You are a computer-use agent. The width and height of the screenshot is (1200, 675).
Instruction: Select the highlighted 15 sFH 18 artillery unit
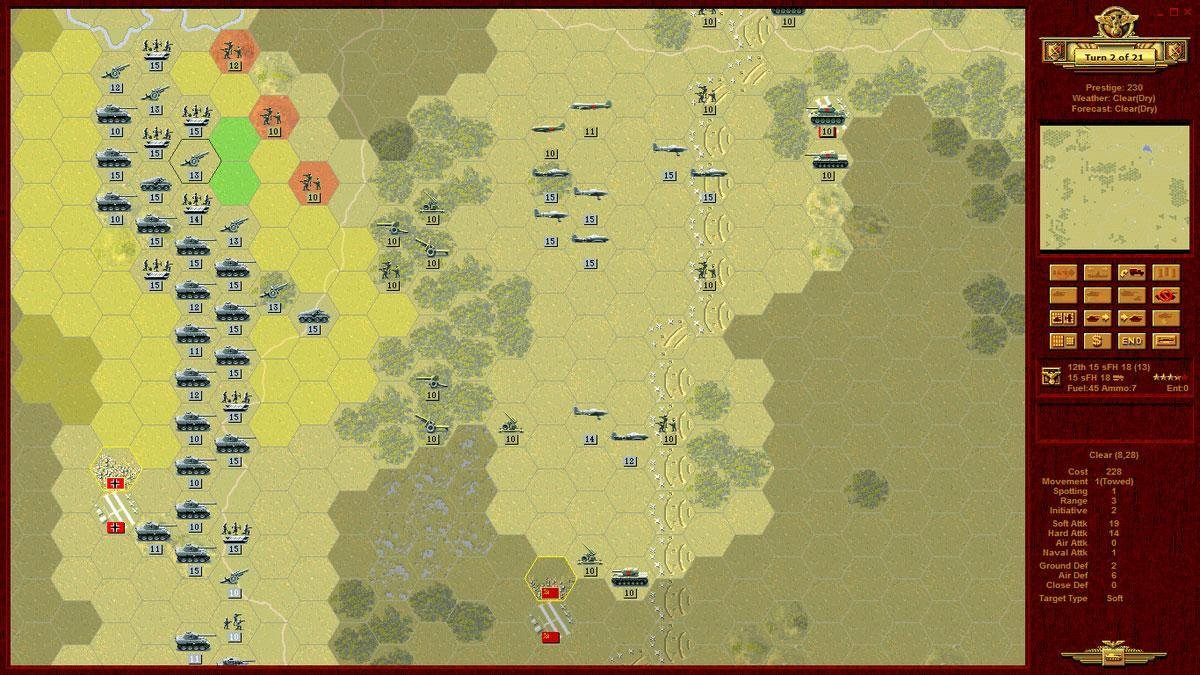point(193,161)
